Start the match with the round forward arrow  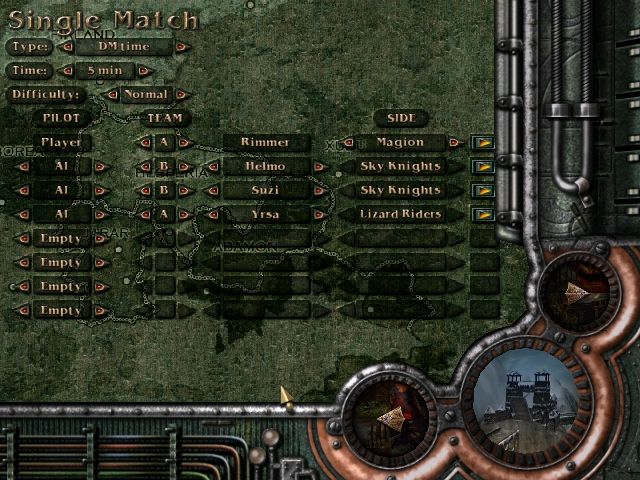pyautogui.click(x=574, y=292)
